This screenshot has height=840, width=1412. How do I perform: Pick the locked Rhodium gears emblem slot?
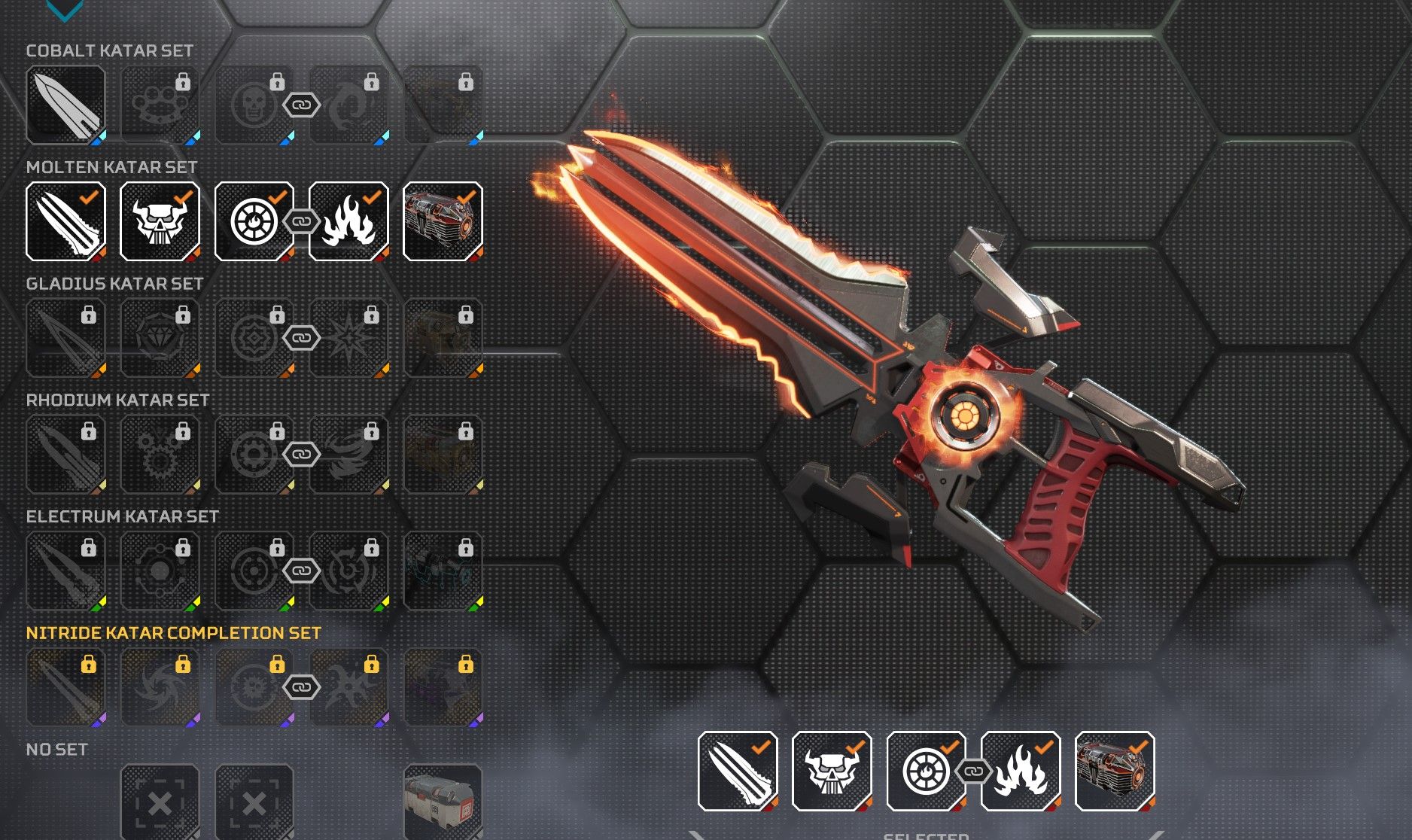point(160,455)
